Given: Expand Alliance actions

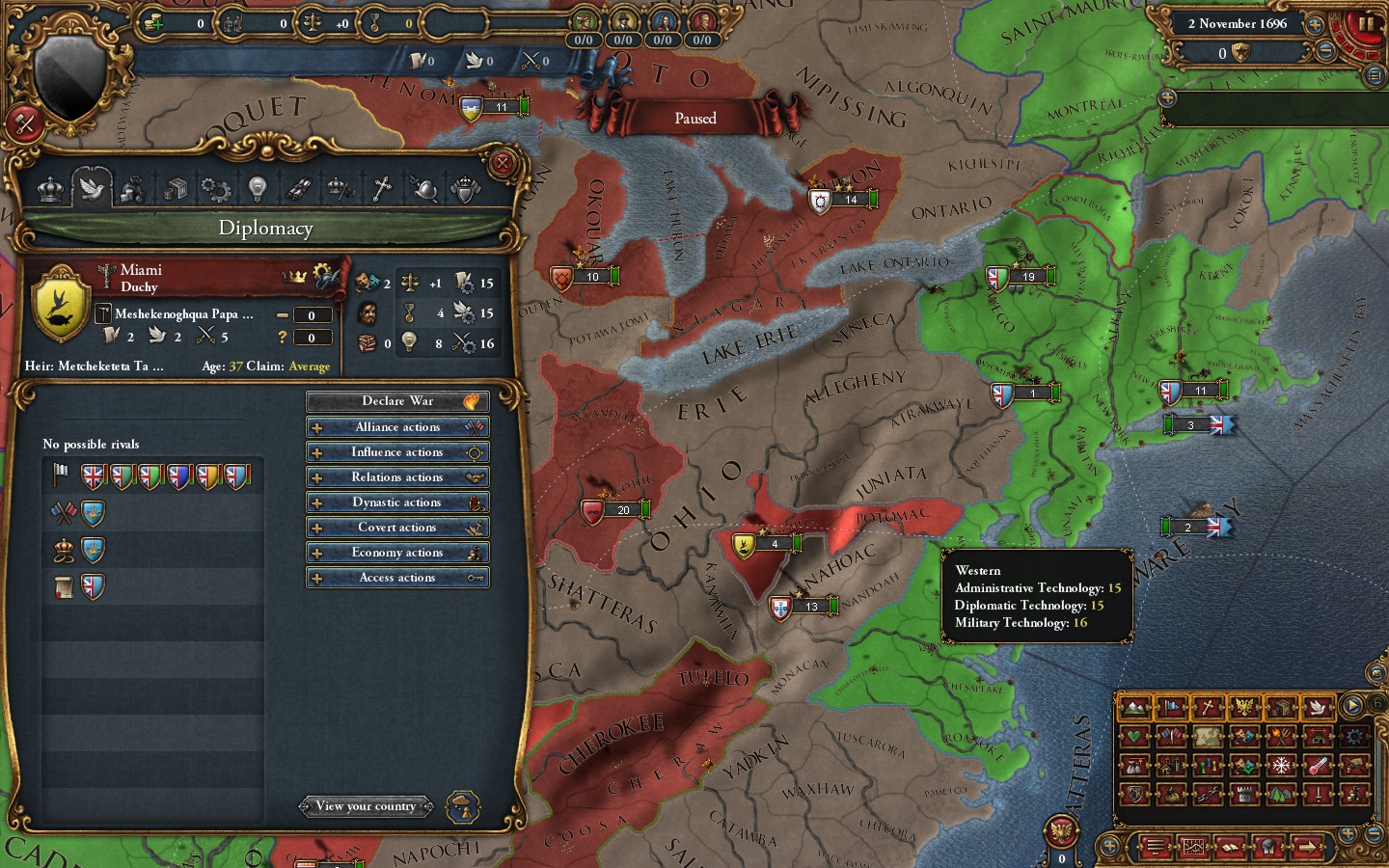Looking at the screenshot, I should [x=397, y=426].
